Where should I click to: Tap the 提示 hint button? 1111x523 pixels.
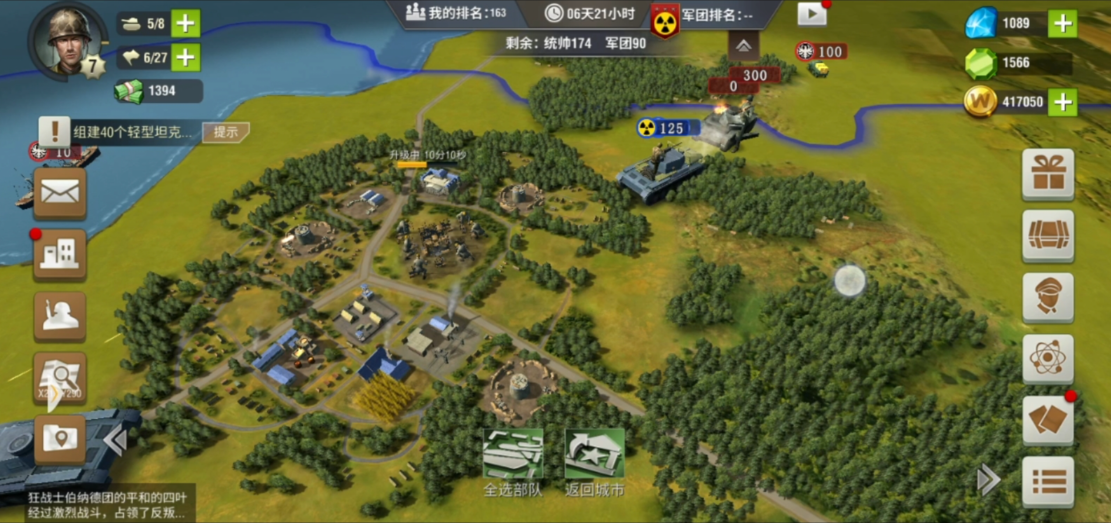click(x=225, y=132)
